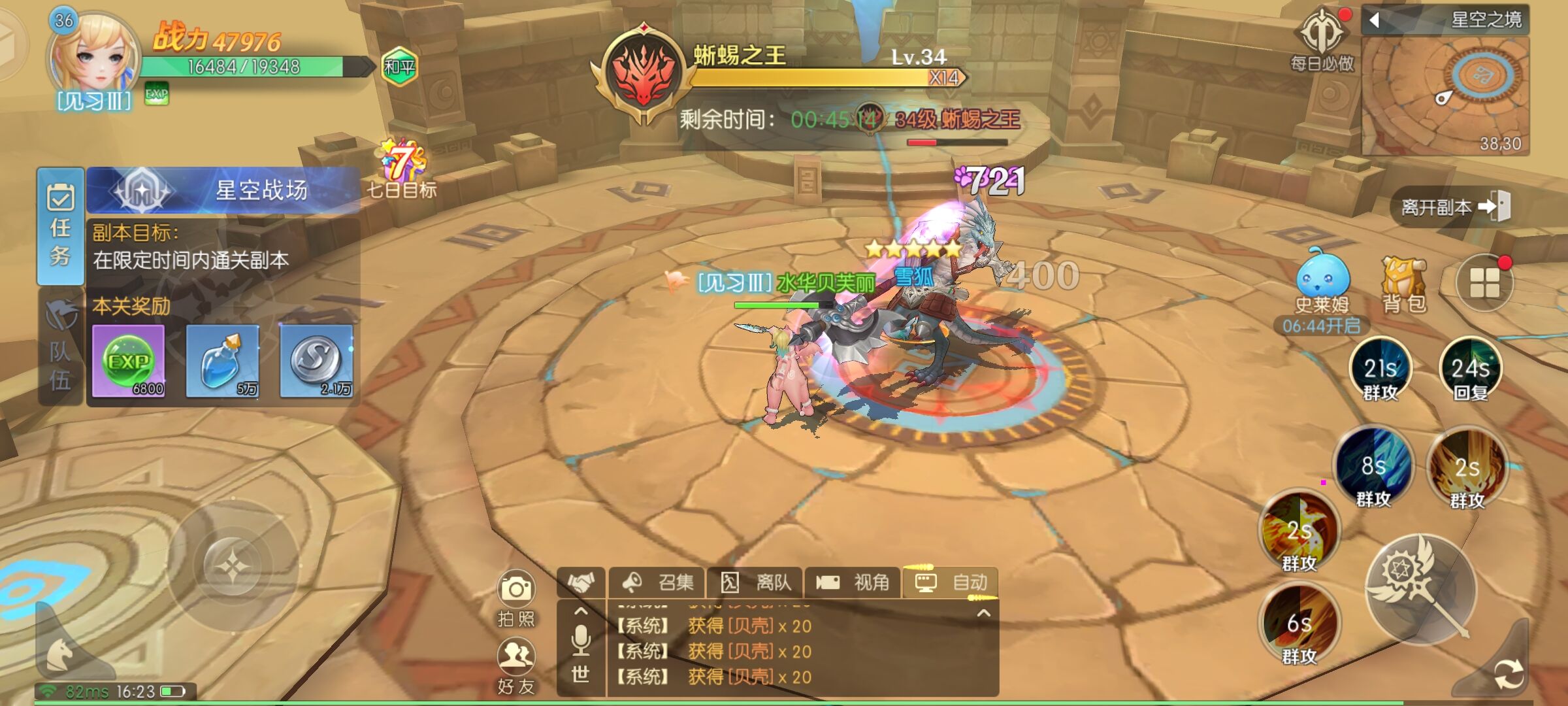1568x706 pixels.
Task: Leave the dungeon via 离开副本
Action: coord(1454,207)
